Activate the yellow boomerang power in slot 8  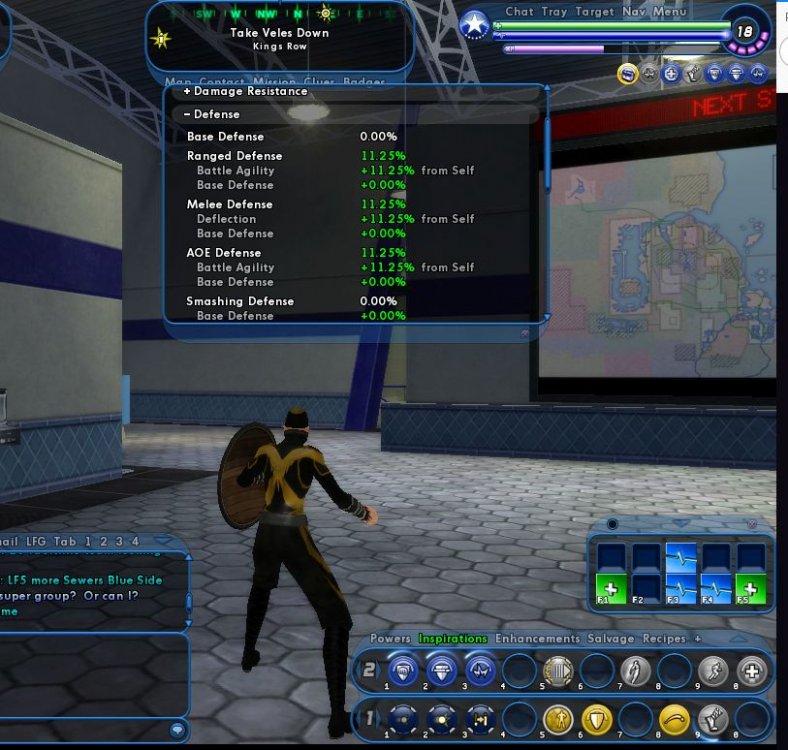pos(674,717)
